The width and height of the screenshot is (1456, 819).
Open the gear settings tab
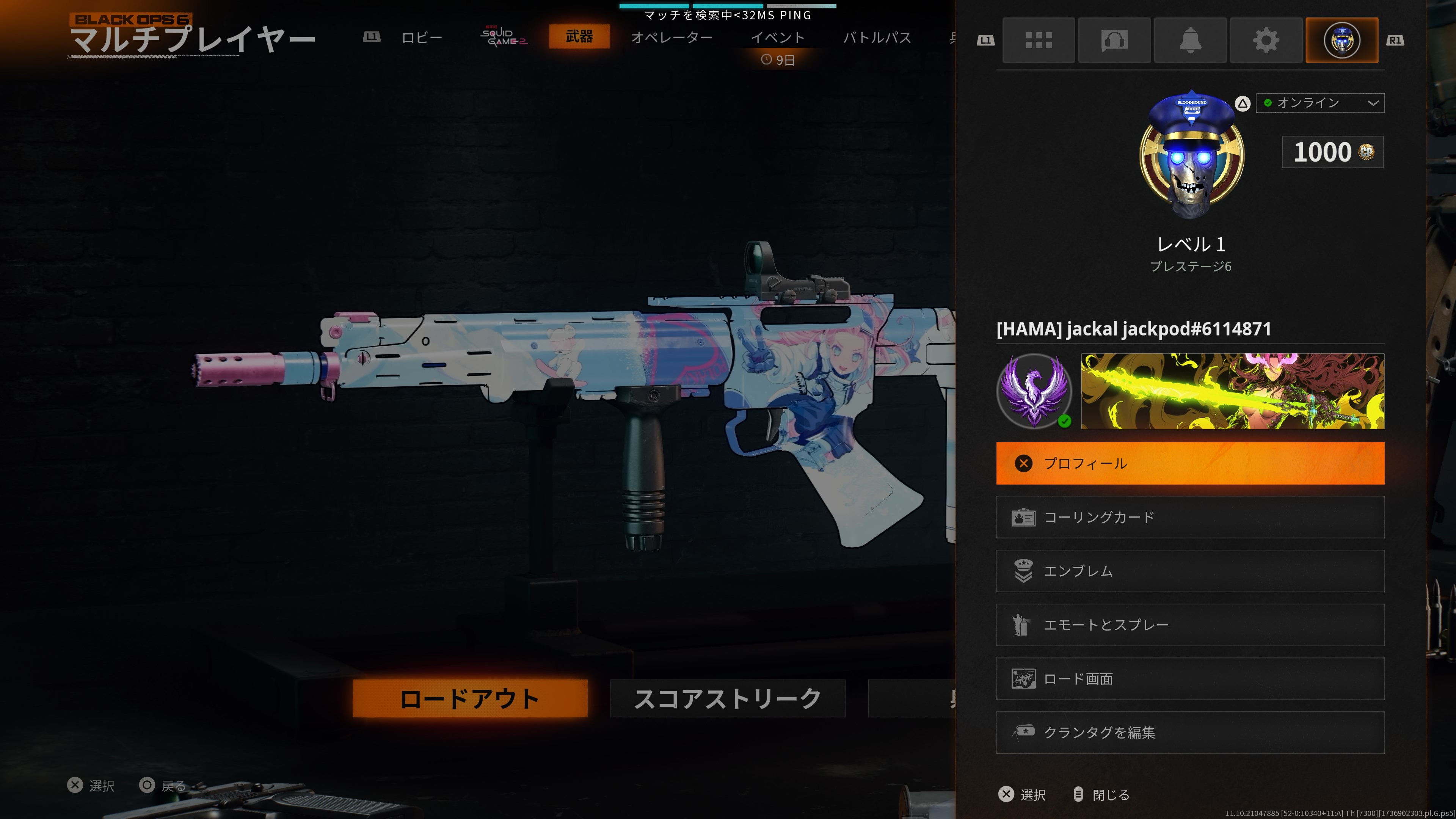pyautogui.click(x=1266, y=40)
